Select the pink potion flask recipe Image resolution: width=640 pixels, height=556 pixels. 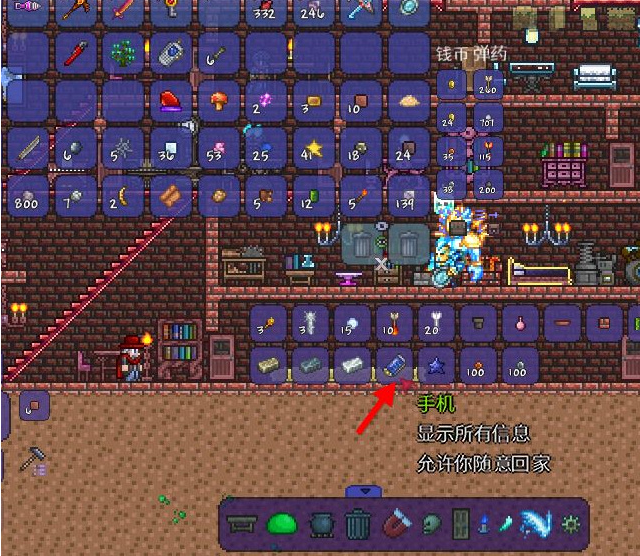point(519,322)
